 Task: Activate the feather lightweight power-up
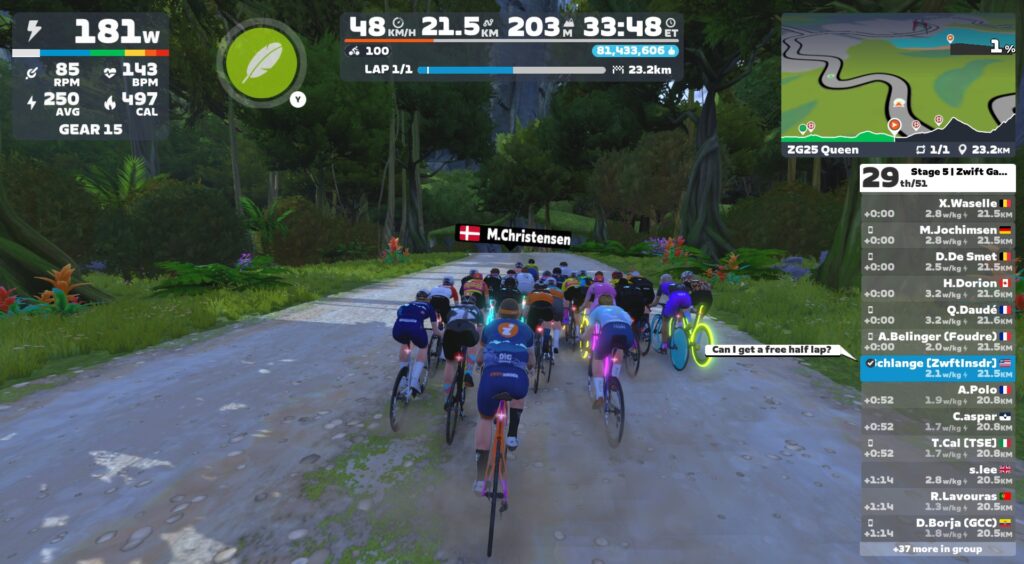pos(261,62)
